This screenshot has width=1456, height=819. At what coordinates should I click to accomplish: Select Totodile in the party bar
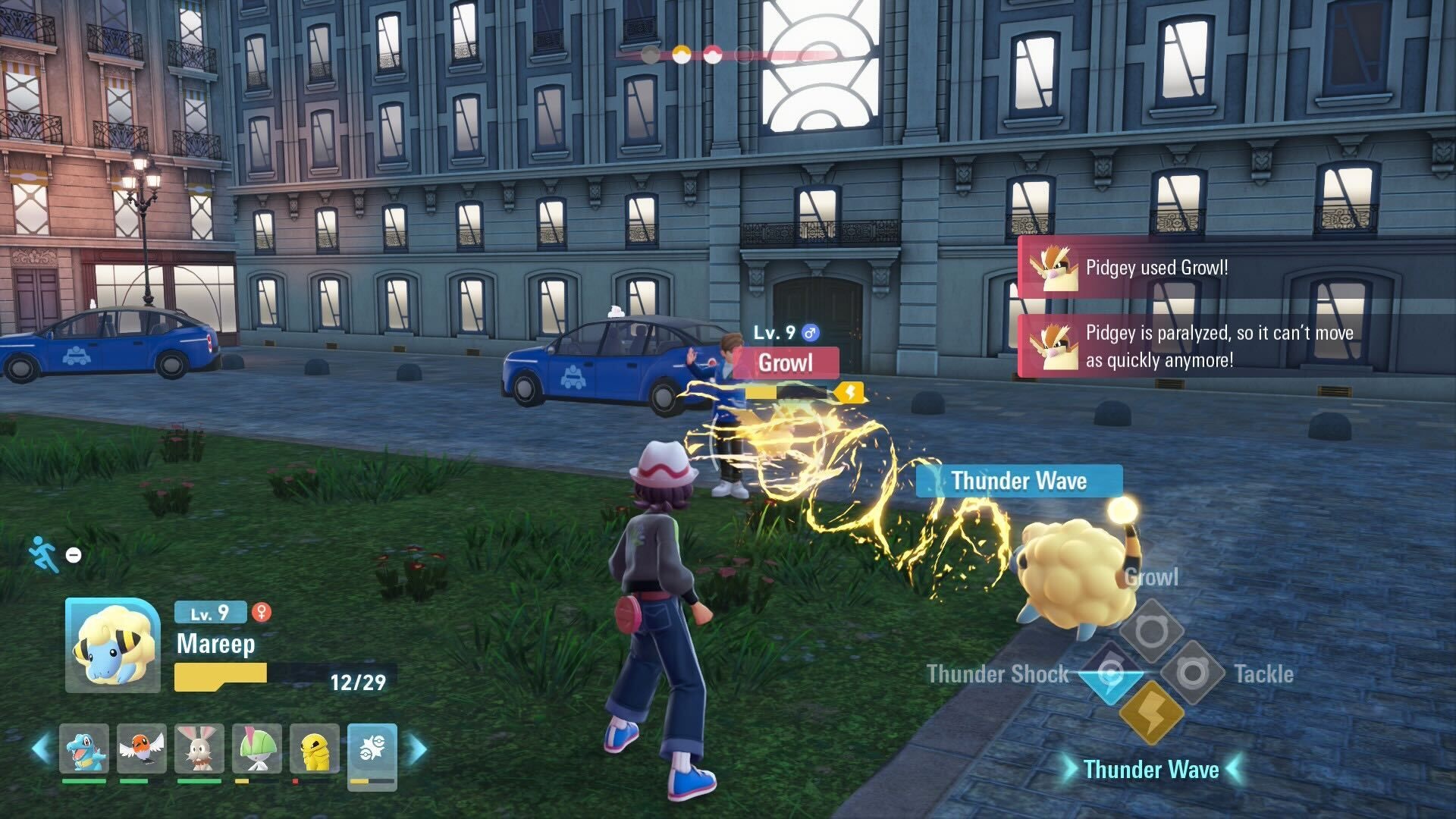[x=84, y=748]
